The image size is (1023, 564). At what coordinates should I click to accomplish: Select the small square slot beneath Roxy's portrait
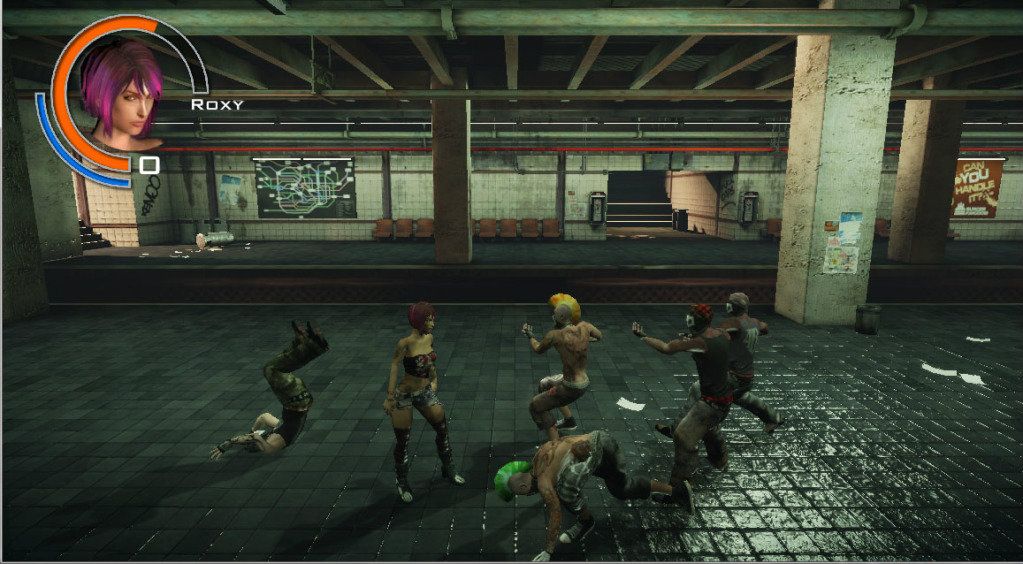tap(149, 165)
